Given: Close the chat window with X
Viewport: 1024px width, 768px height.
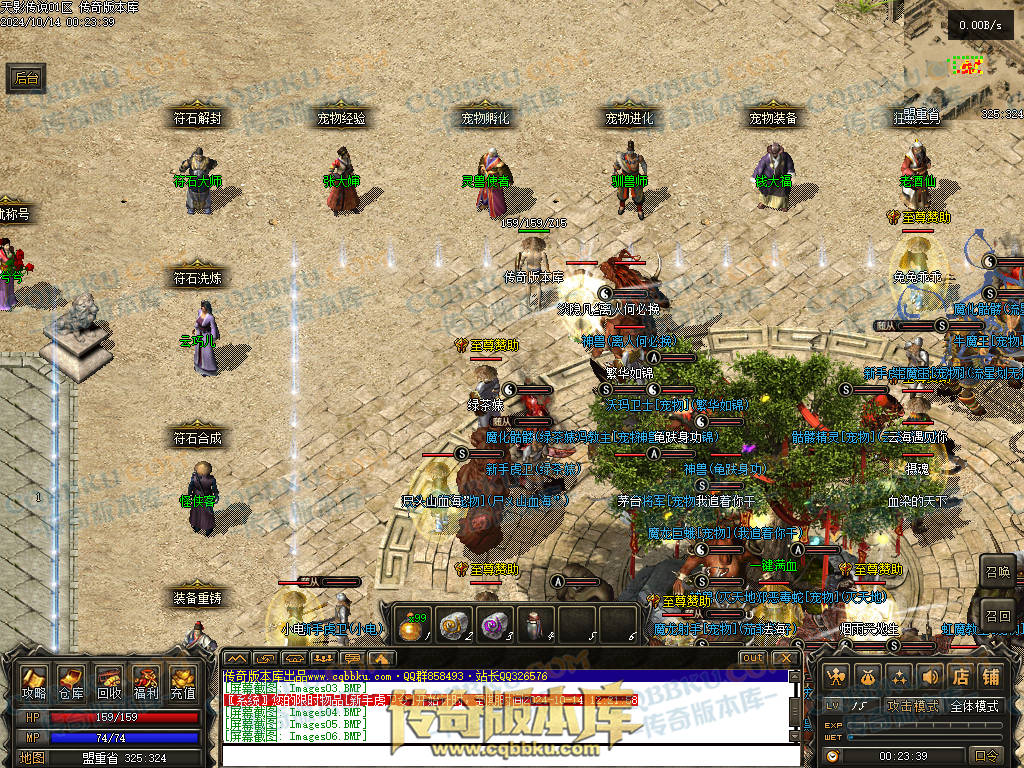Looking at the screenshot, I should coord(786,658).
